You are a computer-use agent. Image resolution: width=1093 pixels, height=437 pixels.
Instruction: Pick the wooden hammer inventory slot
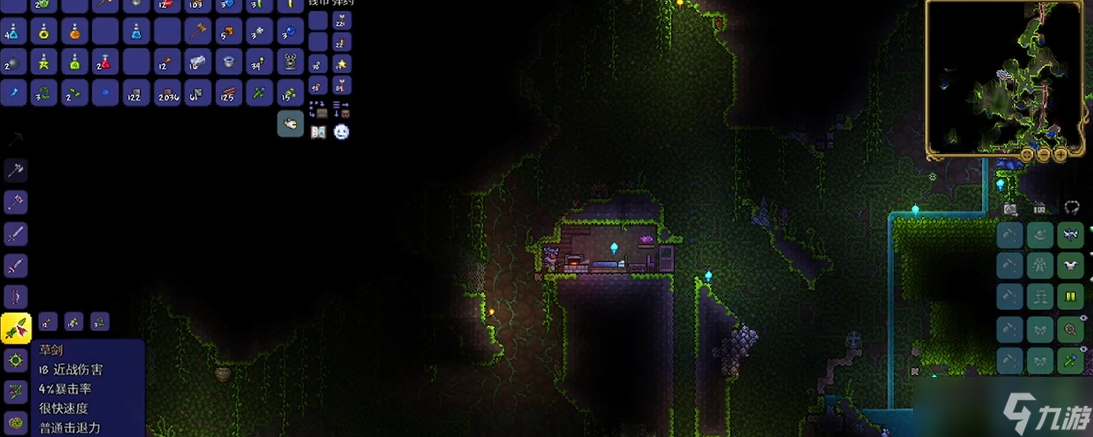pos(198,31)
